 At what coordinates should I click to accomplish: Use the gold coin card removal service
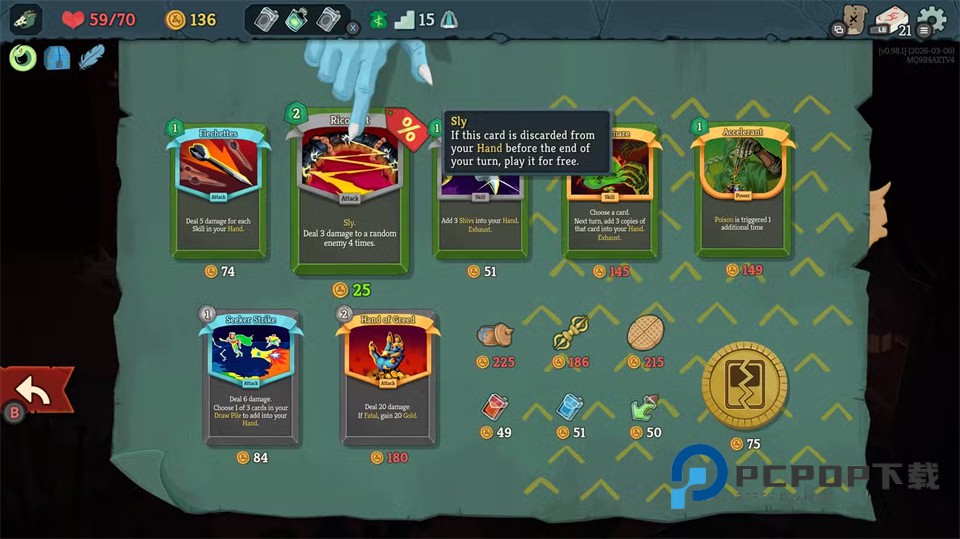coord(744,385)
